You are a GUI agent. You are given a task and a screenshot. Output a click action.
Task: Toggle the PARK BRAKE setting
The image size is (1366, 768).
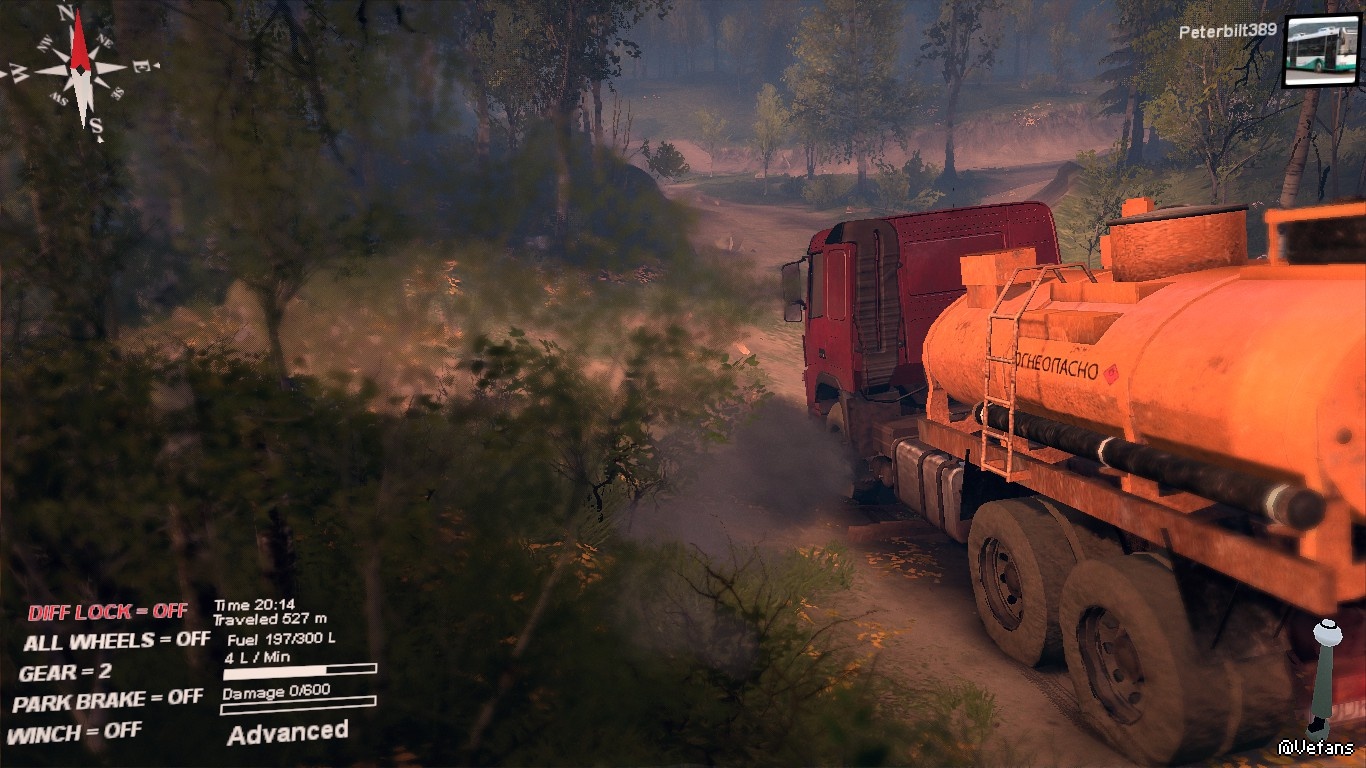(108, 701)
